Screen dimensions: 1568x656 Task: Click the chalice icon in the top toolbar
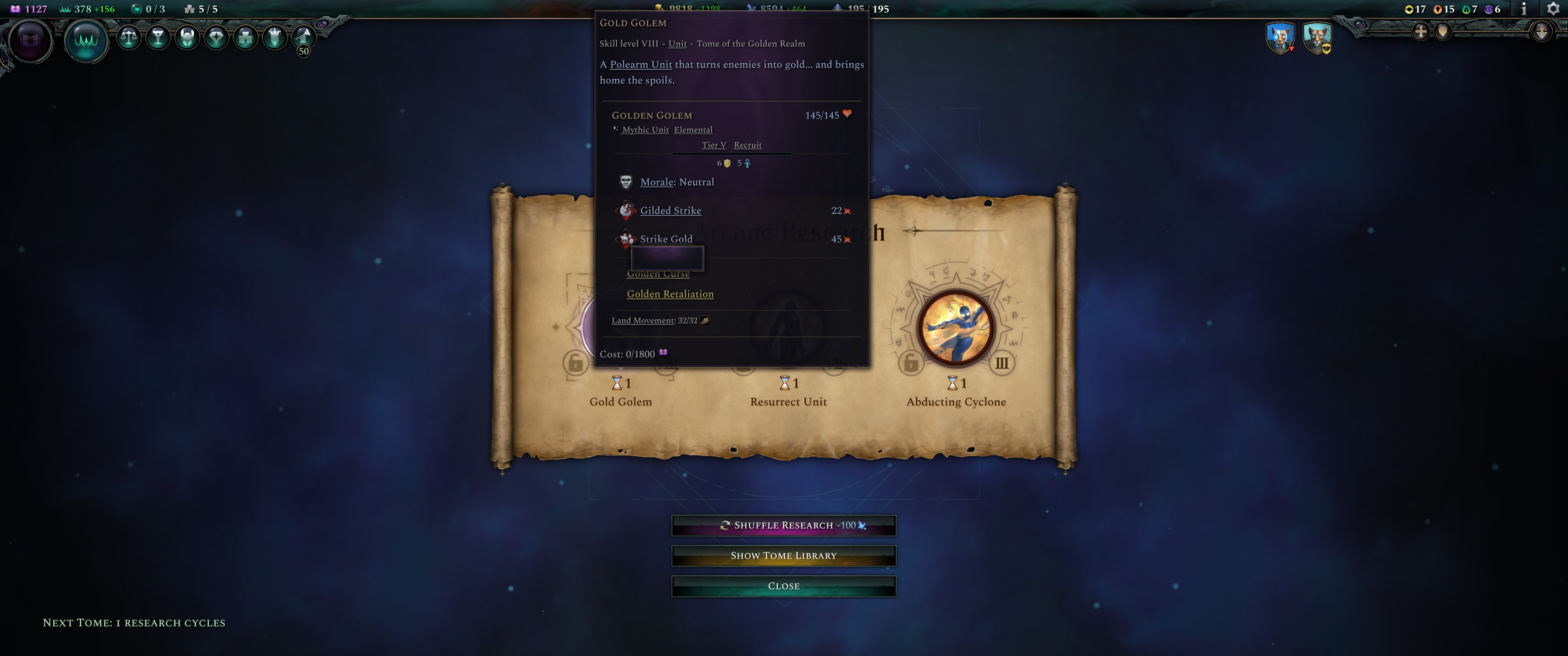158,38
